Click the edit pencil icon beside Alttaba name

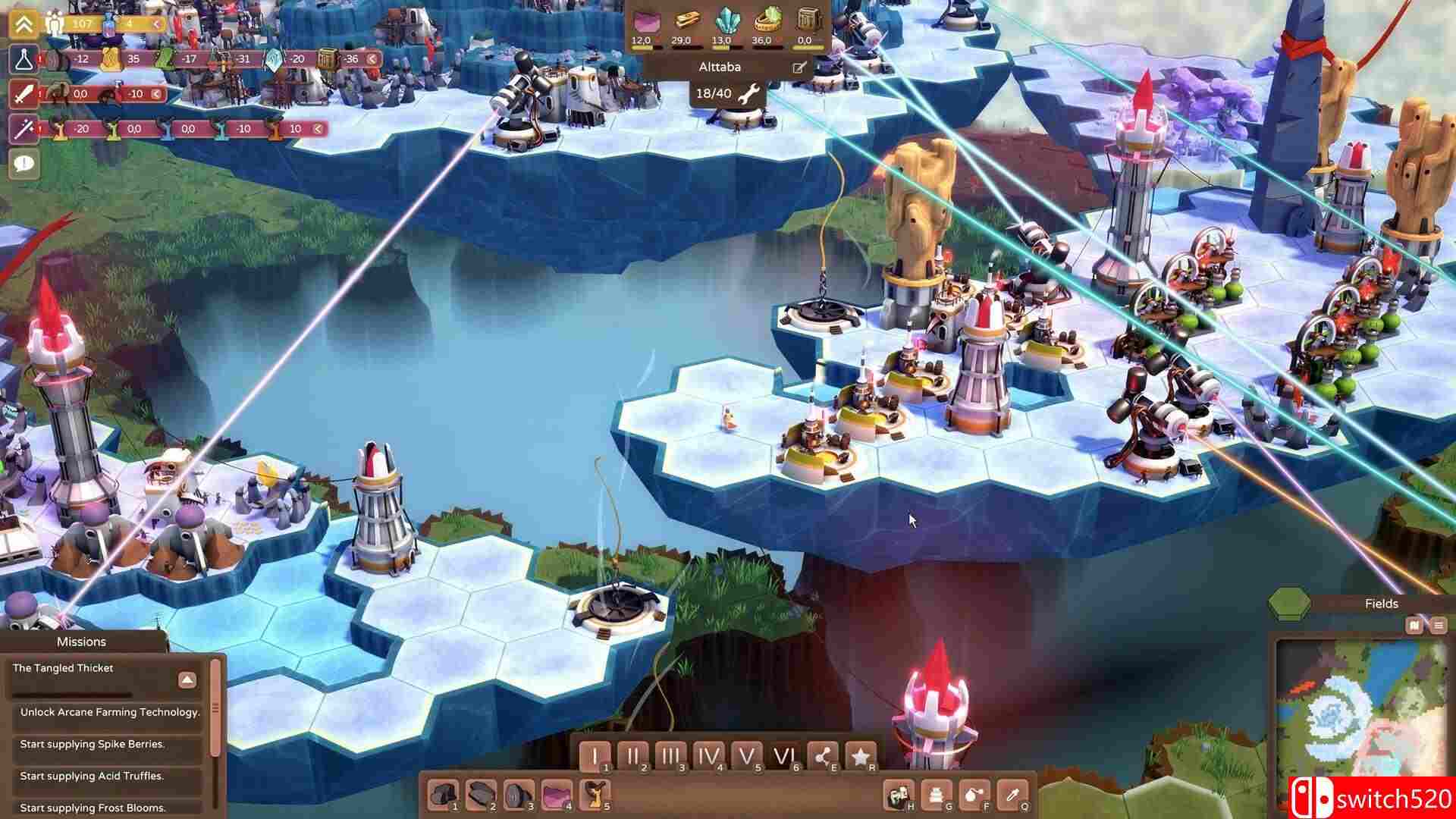point(797,67)
